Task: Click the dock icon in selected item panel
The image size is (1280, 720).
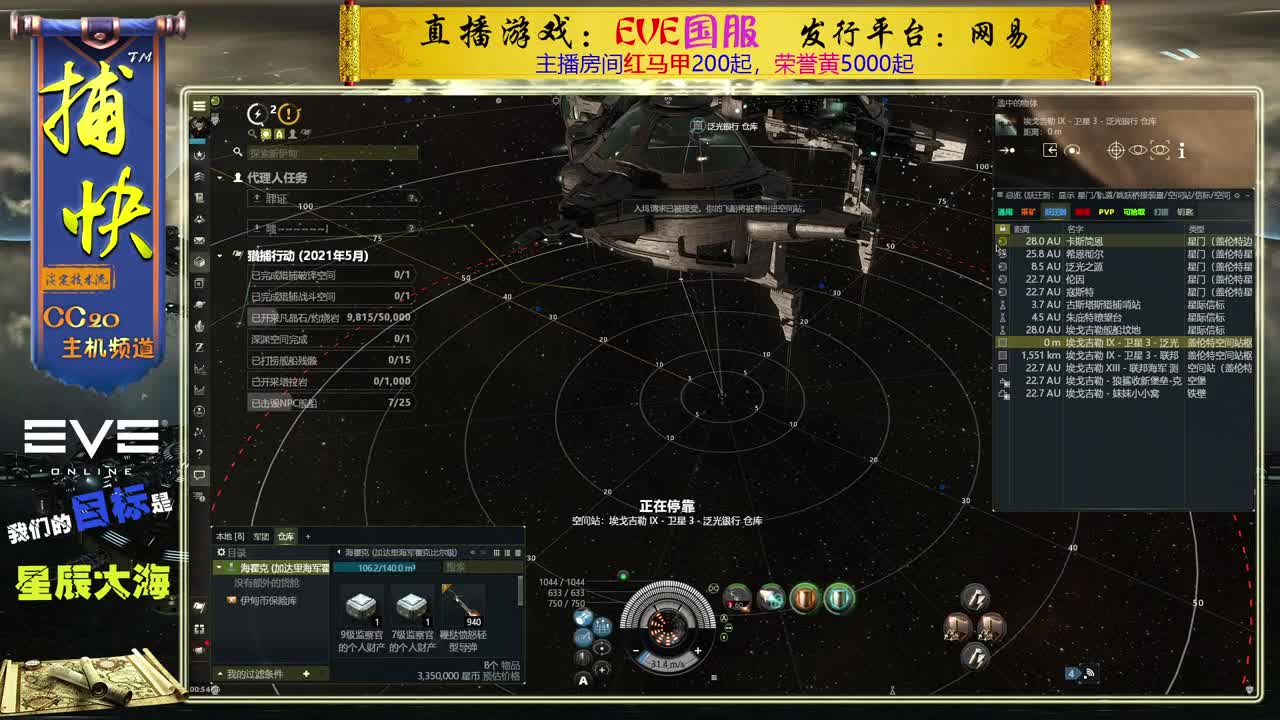Action: click(1050, 150)
